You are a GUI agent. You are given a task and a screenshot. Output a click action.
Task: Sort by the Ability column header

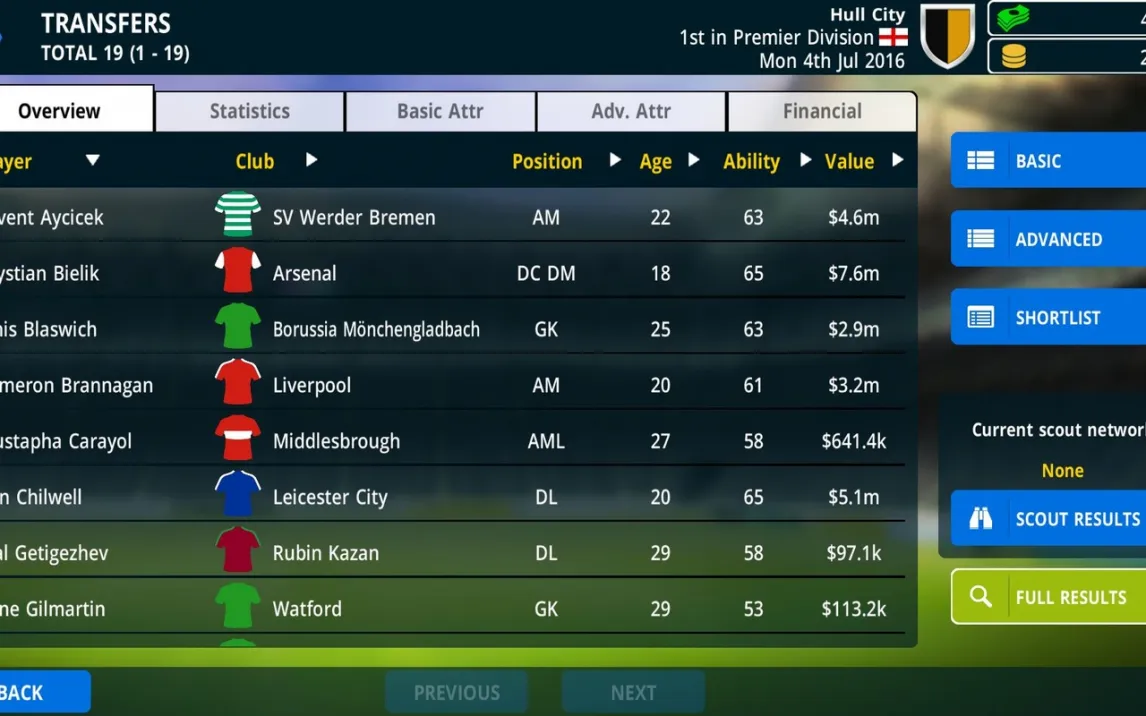tap(751, 161)
